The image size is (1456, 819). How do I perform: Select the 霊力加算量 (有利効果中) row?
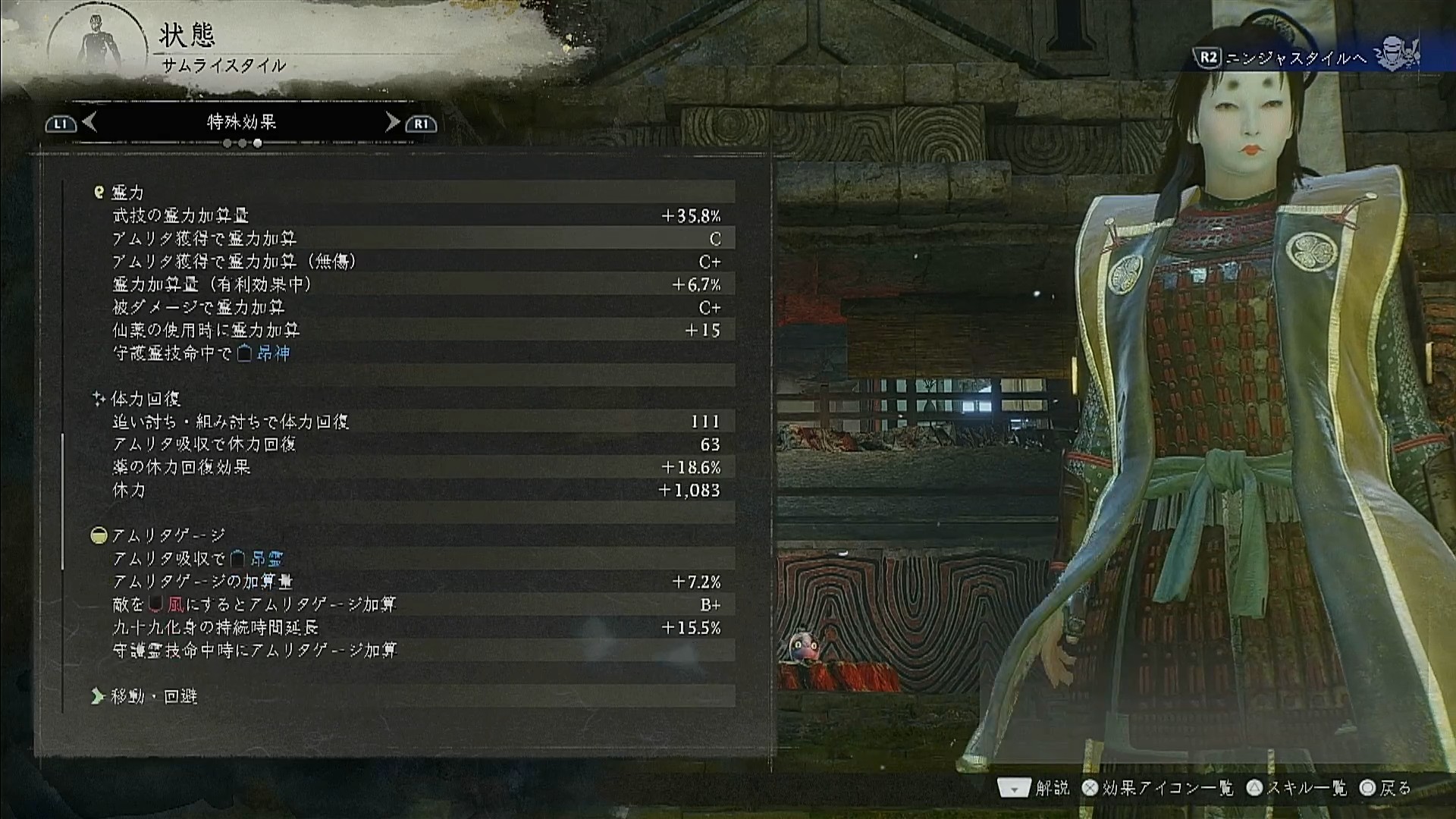(413, 284)
